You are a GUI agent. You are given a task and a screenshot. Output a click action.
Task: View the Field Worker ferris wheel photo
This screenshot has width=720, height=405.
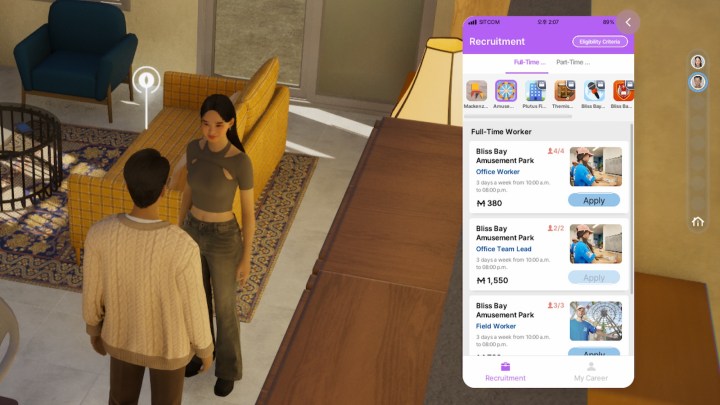tap(596, 321)
